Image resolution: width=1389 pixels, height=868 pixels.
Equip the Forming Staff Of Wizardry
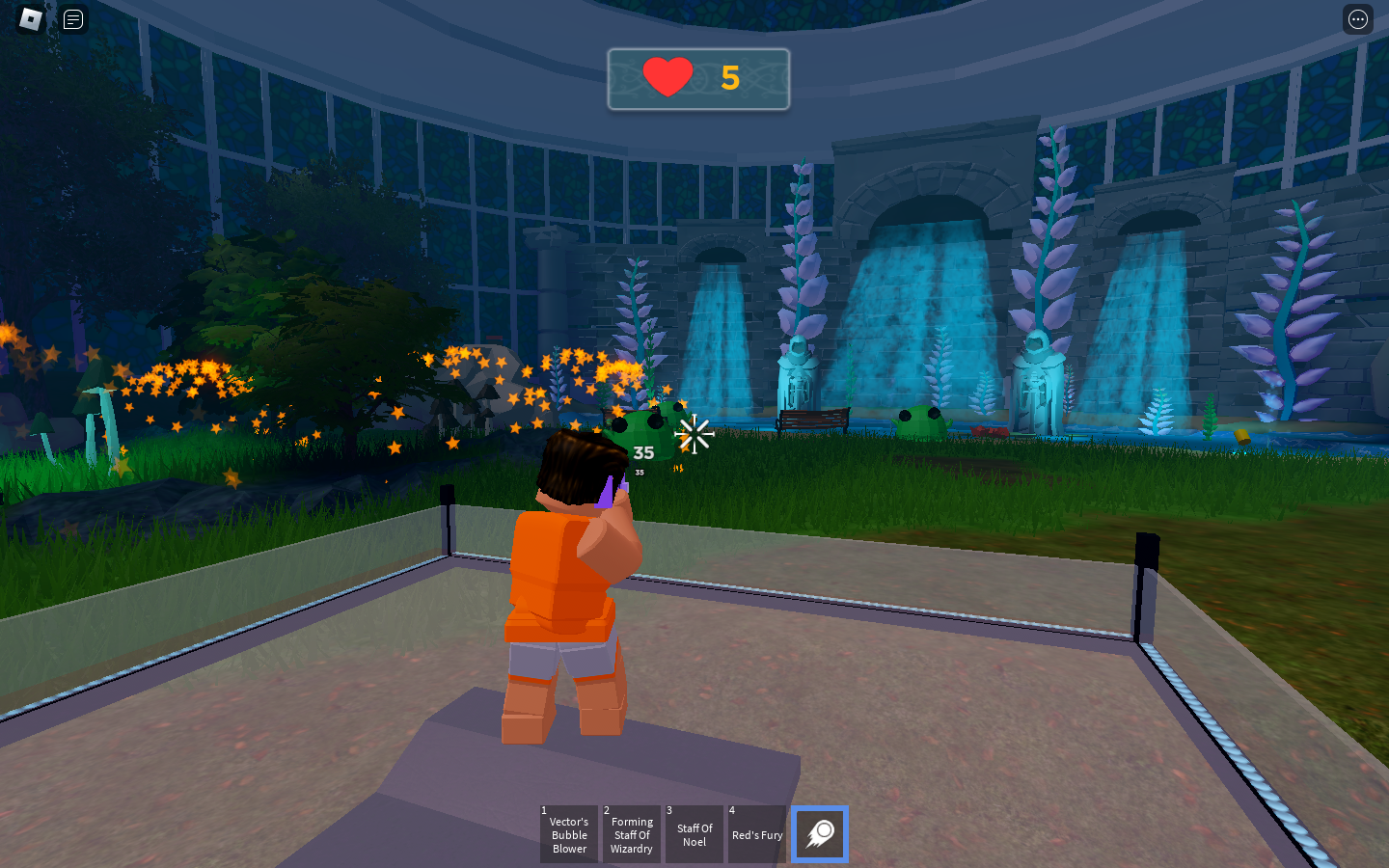(x=632, y=834)
